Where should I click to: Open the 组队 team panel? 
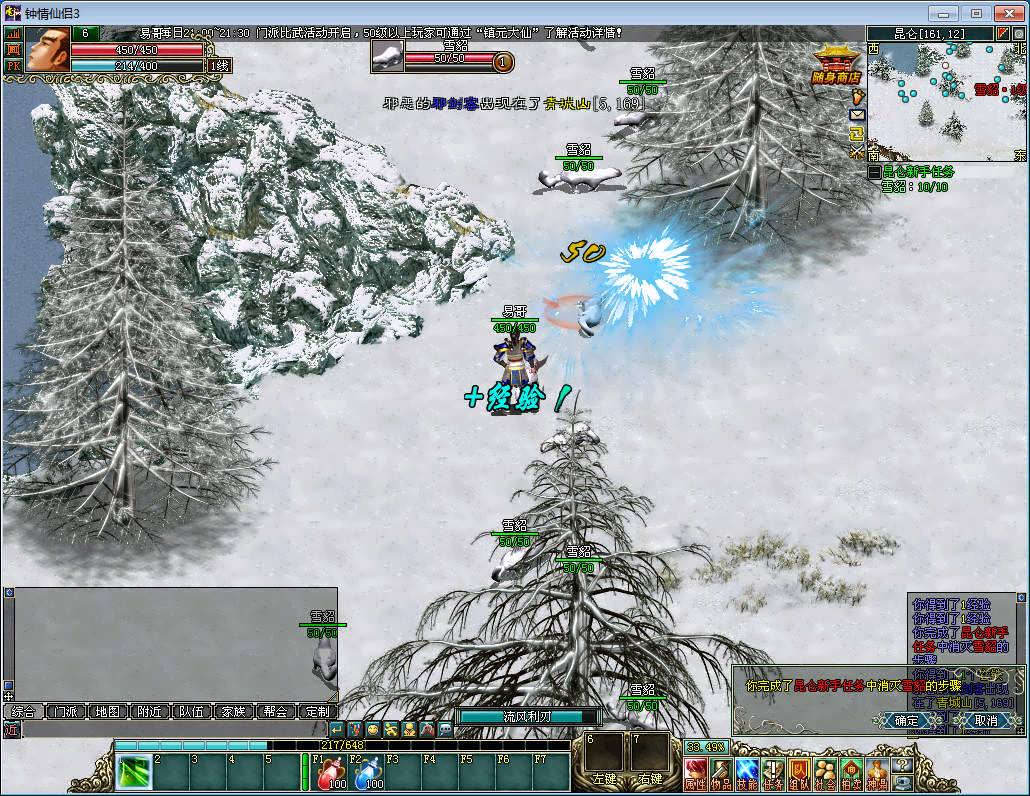(799, 773)
